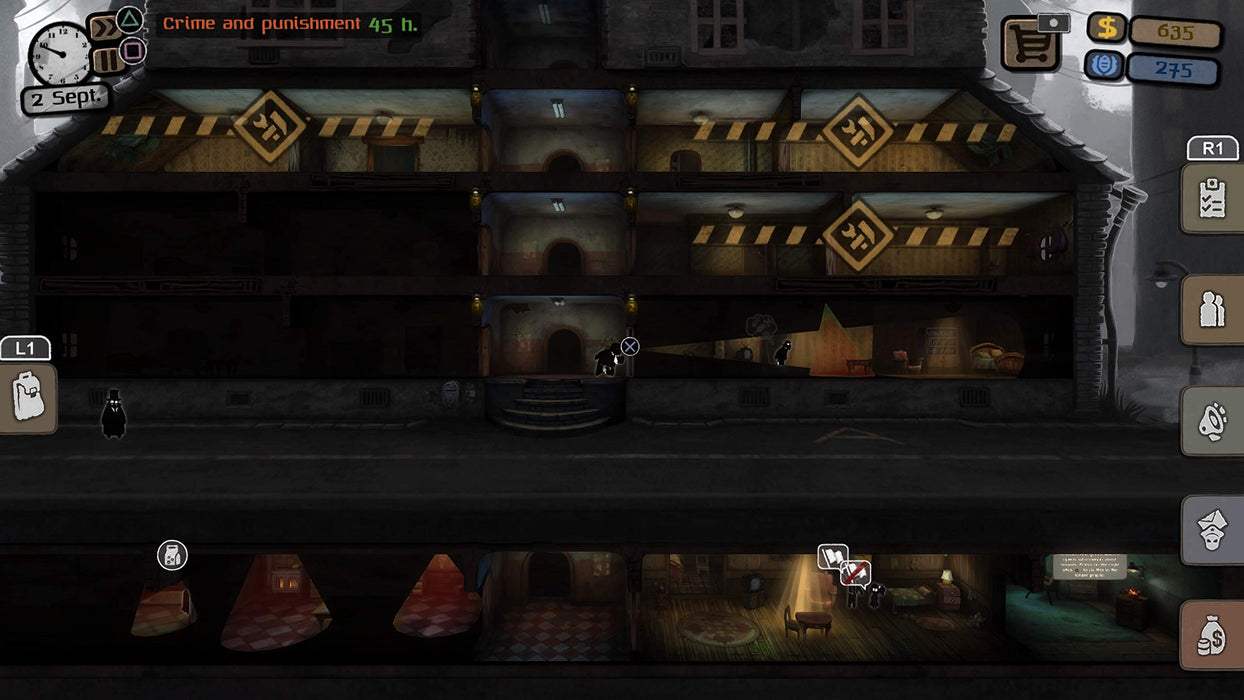Click the repair sign on the top-right apartment
Screen dimensions: 1244x700
[857, 131]
